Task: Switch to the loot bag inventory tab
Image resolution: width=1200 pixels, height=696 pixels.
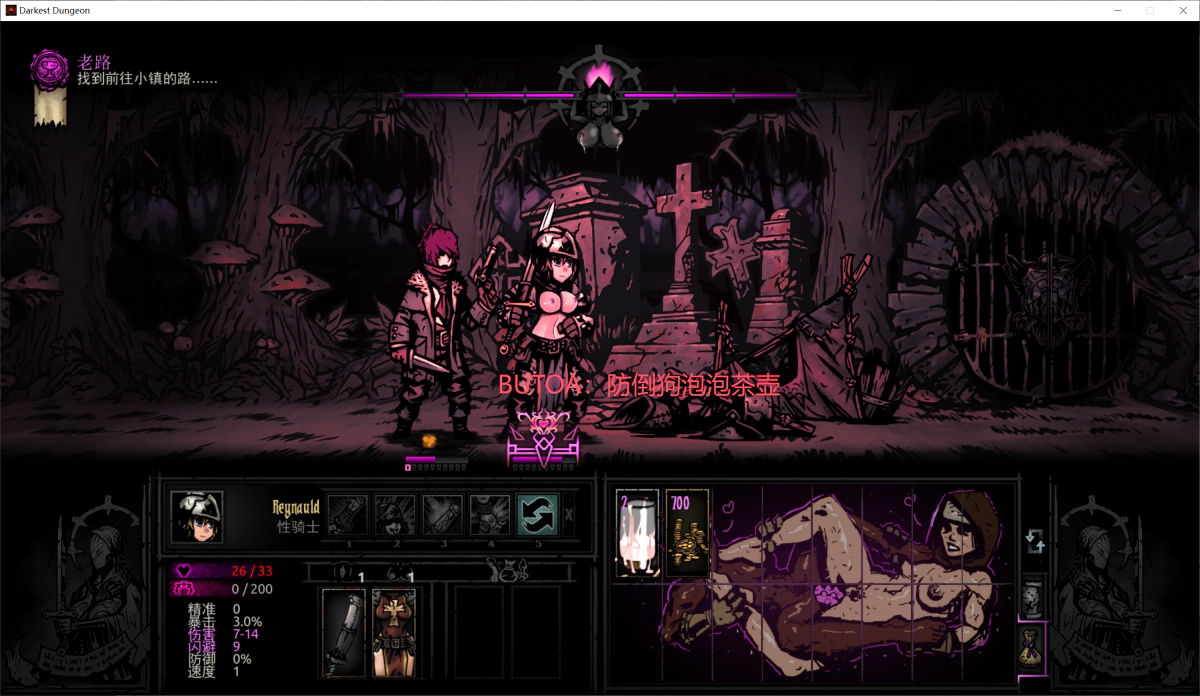Action: tap(1033, 645)
